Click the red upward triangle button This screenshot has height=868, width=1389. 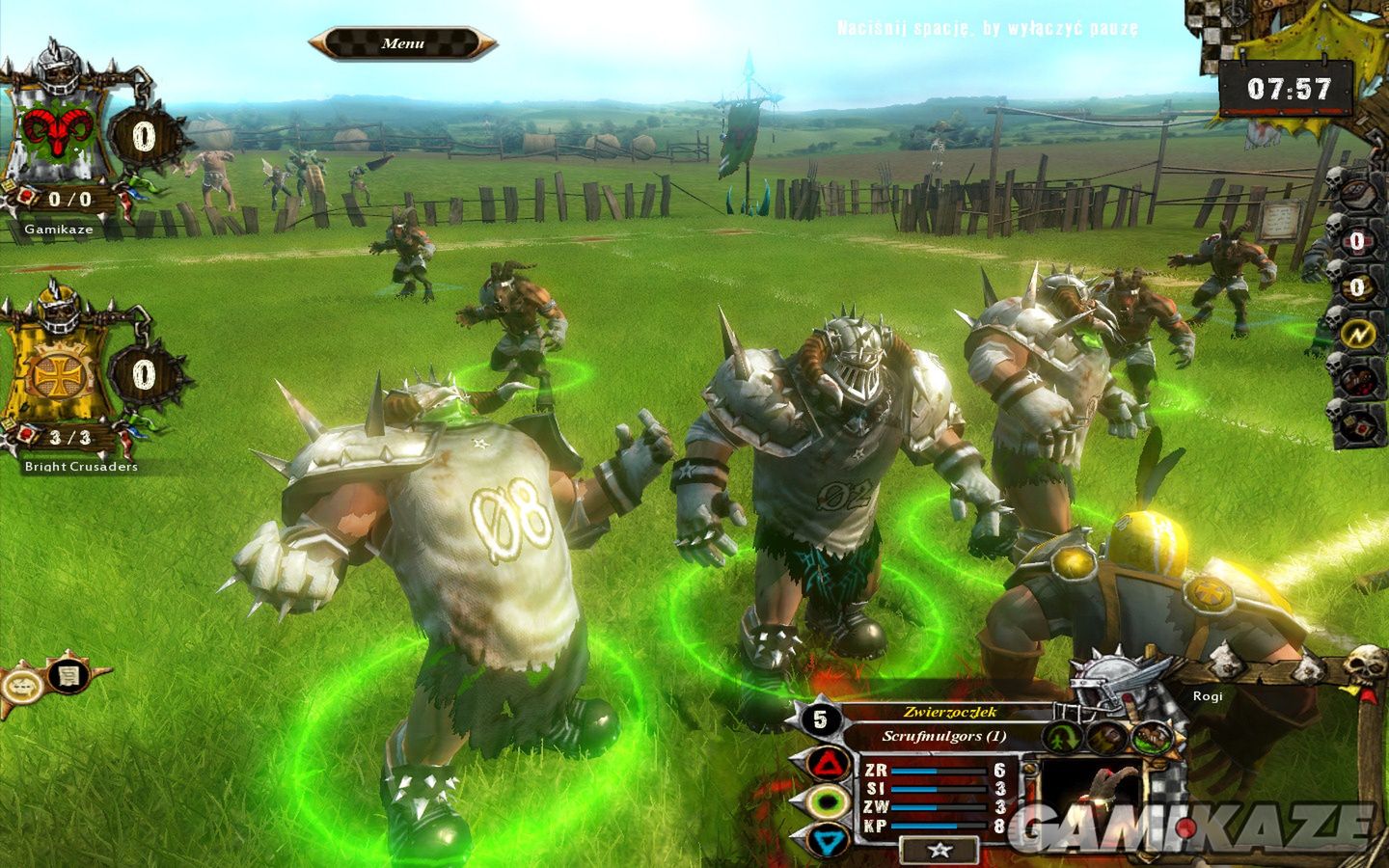(828, 766)
